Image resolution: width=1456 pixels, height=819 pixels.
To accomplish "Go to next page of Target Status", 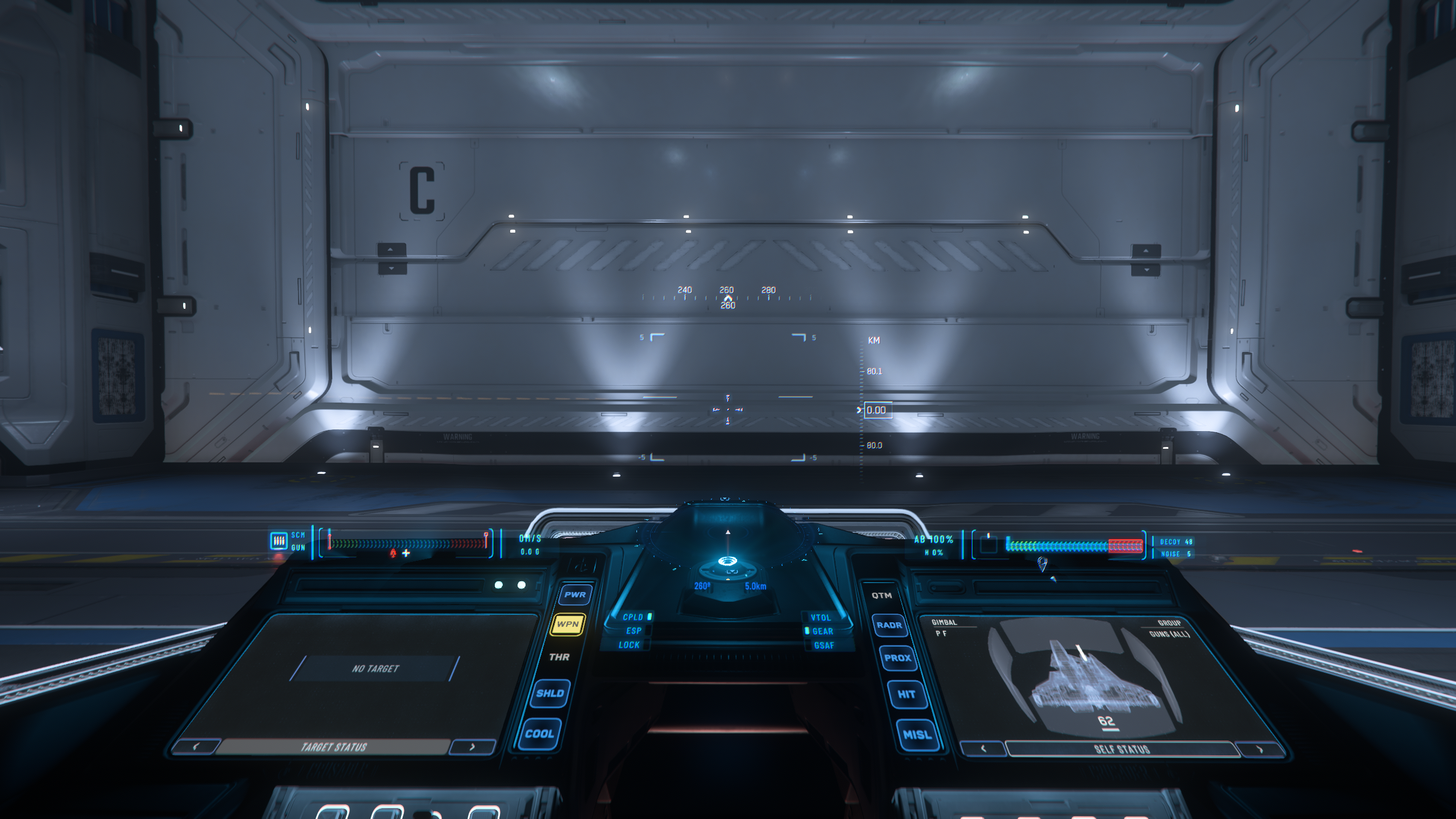I will pos(471,747).
